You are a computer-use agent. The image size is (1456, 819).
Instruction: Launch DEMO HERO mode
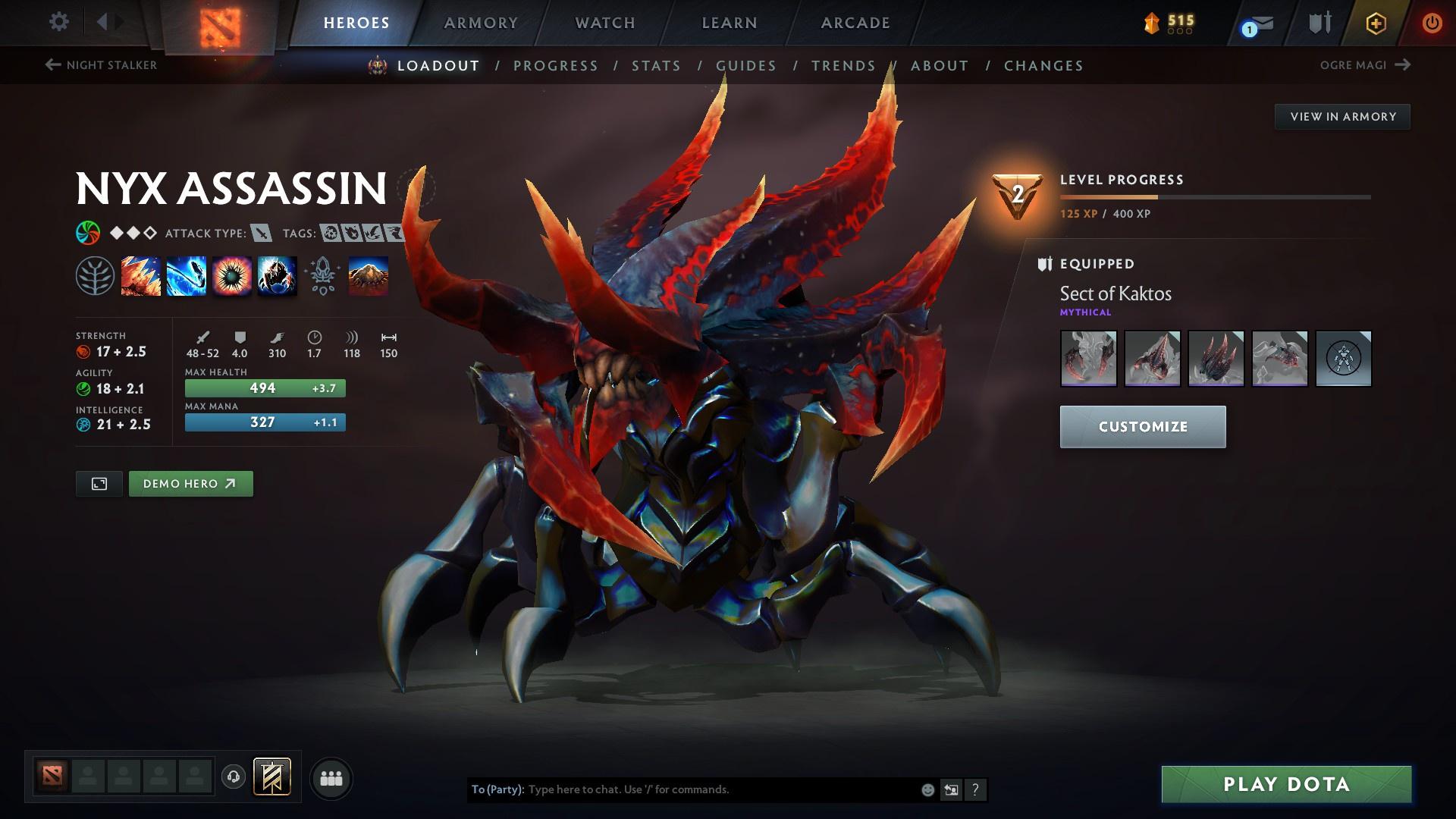(x=190, y=483)
